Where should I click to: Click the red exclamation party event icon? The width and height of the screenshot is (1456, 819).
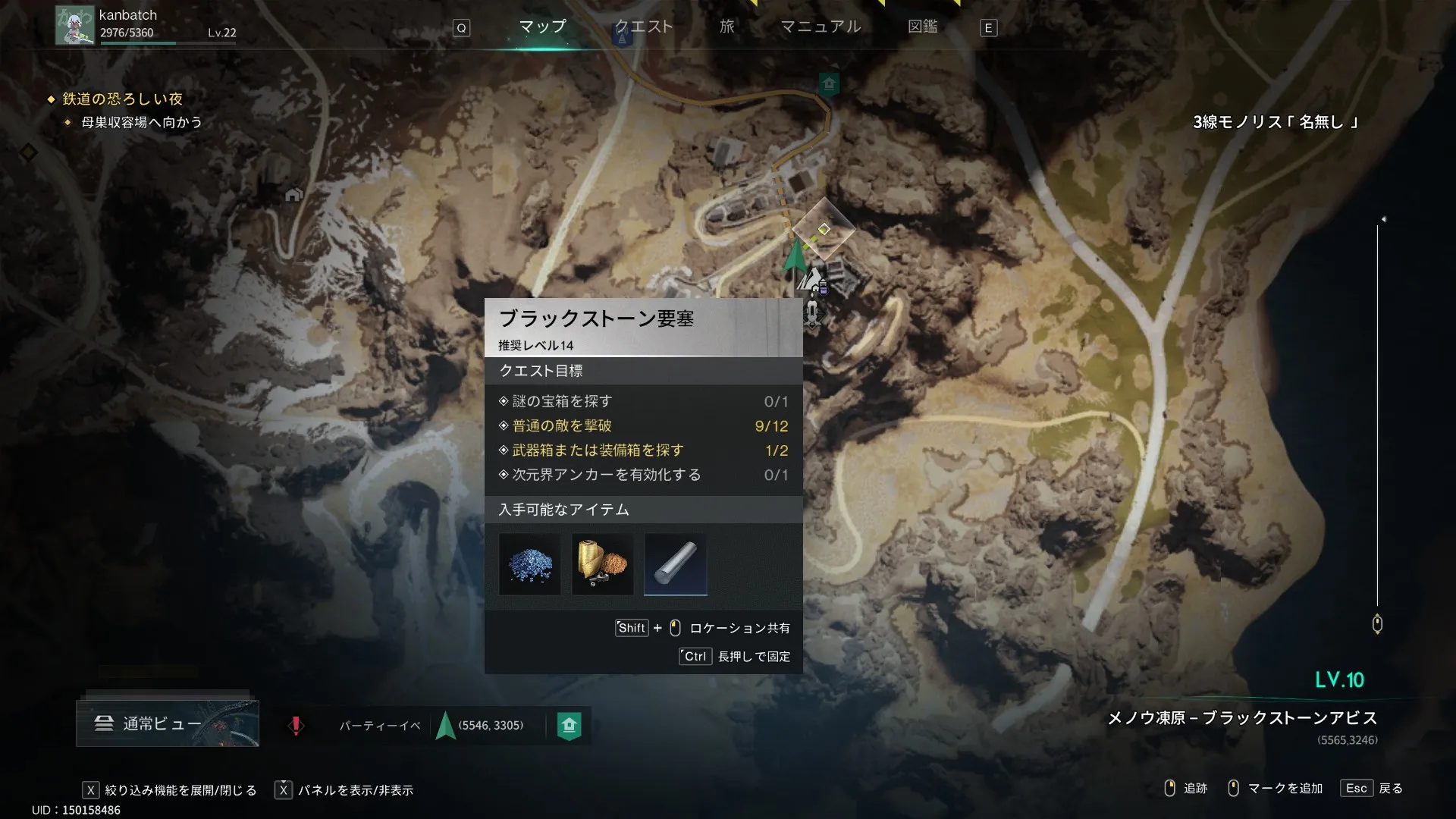click(296, 726)
